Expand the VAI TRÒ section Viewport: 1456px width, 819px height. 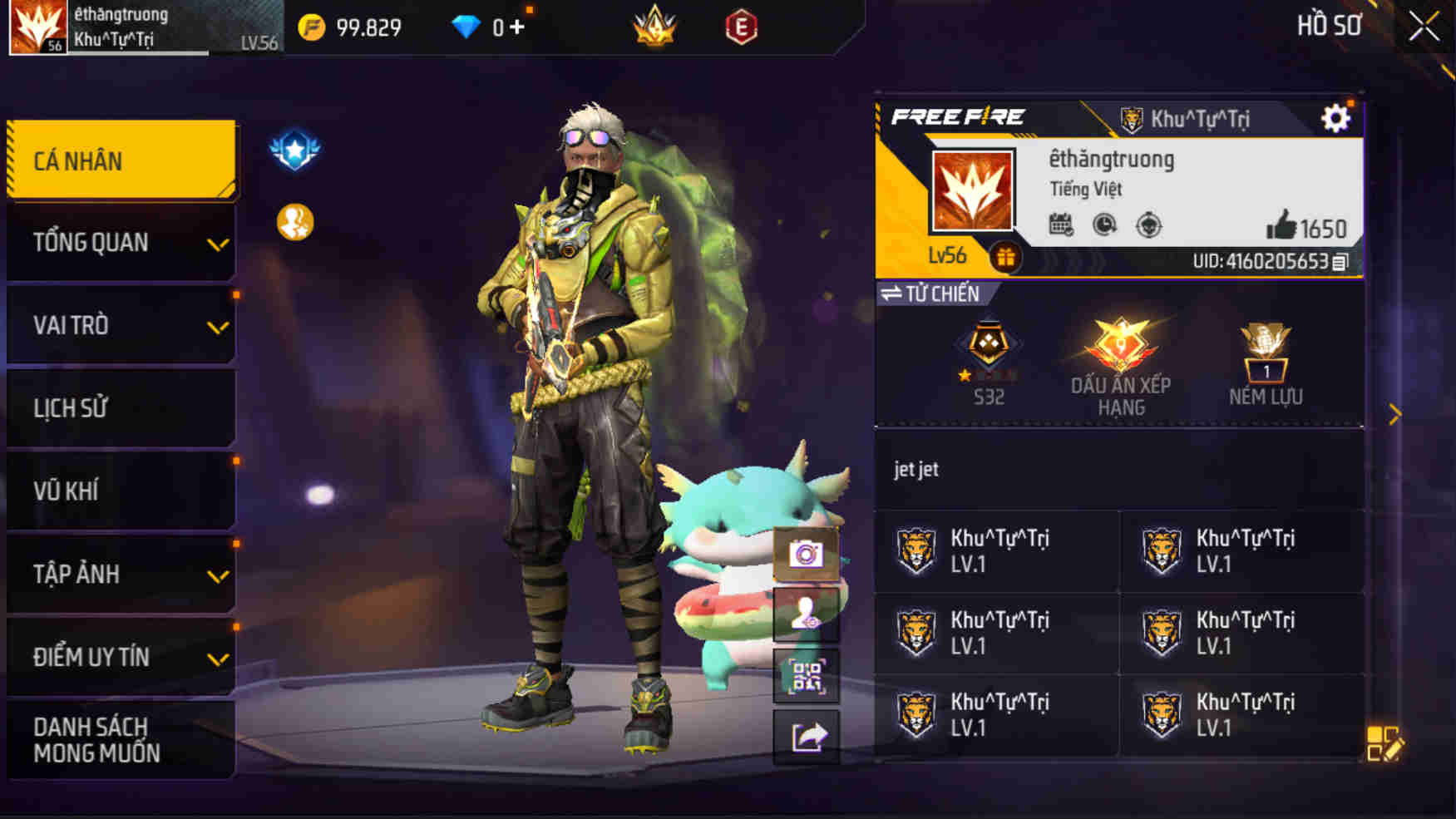click(x=121, y=326)
